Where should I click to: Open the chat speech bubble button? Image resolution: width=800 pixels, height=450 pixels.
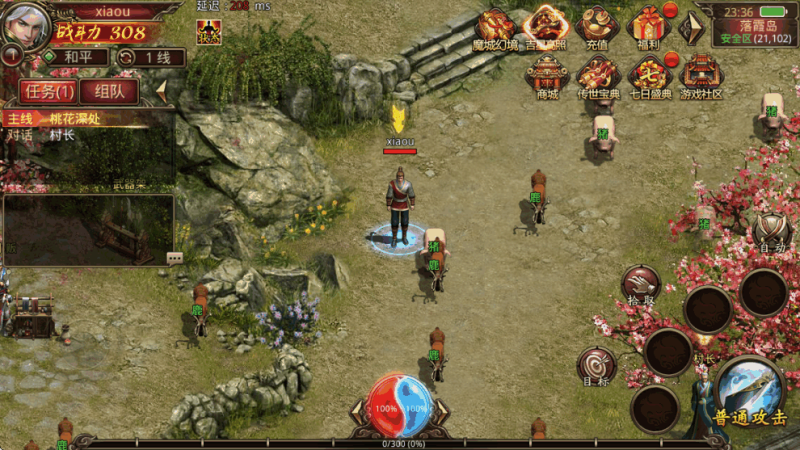click(174, 257)
